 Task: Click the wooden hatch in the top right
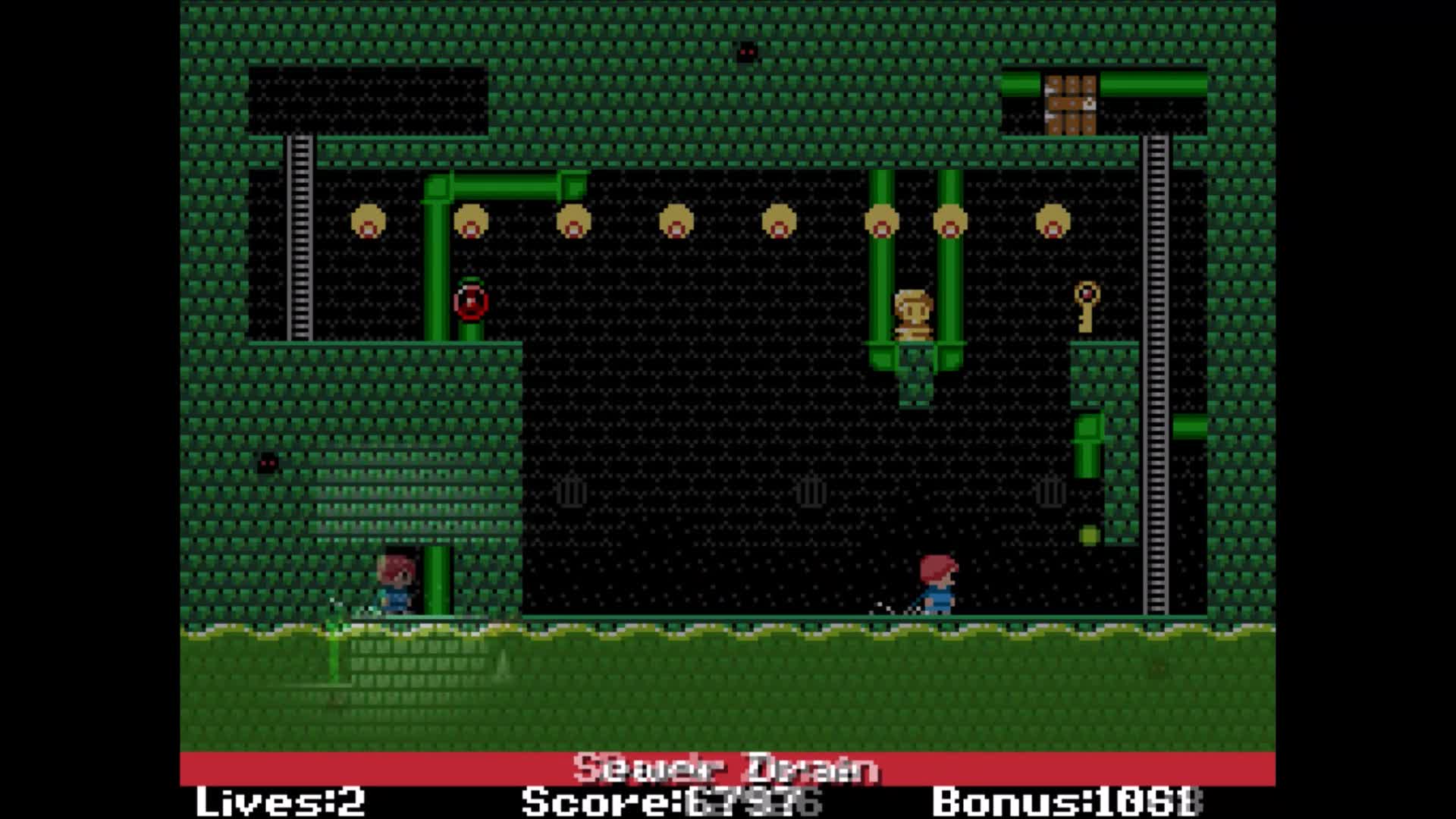pos(1069,102)
